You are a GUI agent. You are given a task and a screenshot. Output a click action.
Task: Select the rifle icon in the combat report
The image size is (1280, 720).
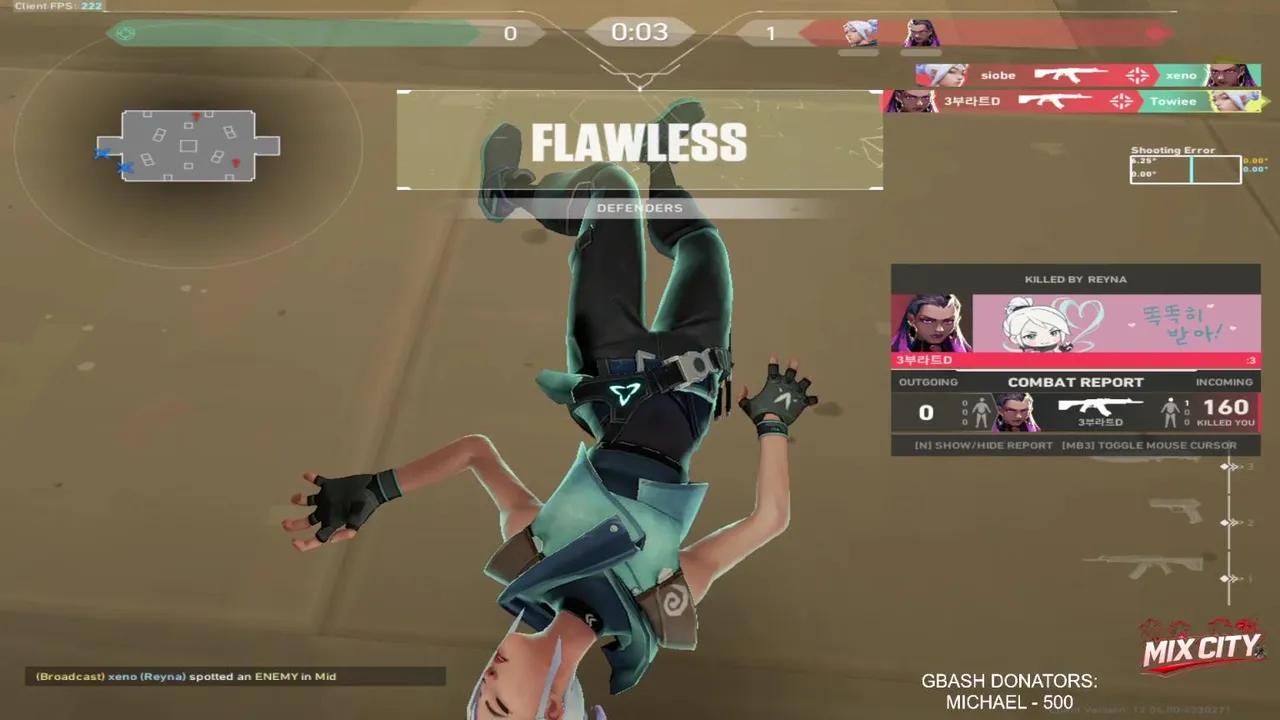tap(1095, 407)
